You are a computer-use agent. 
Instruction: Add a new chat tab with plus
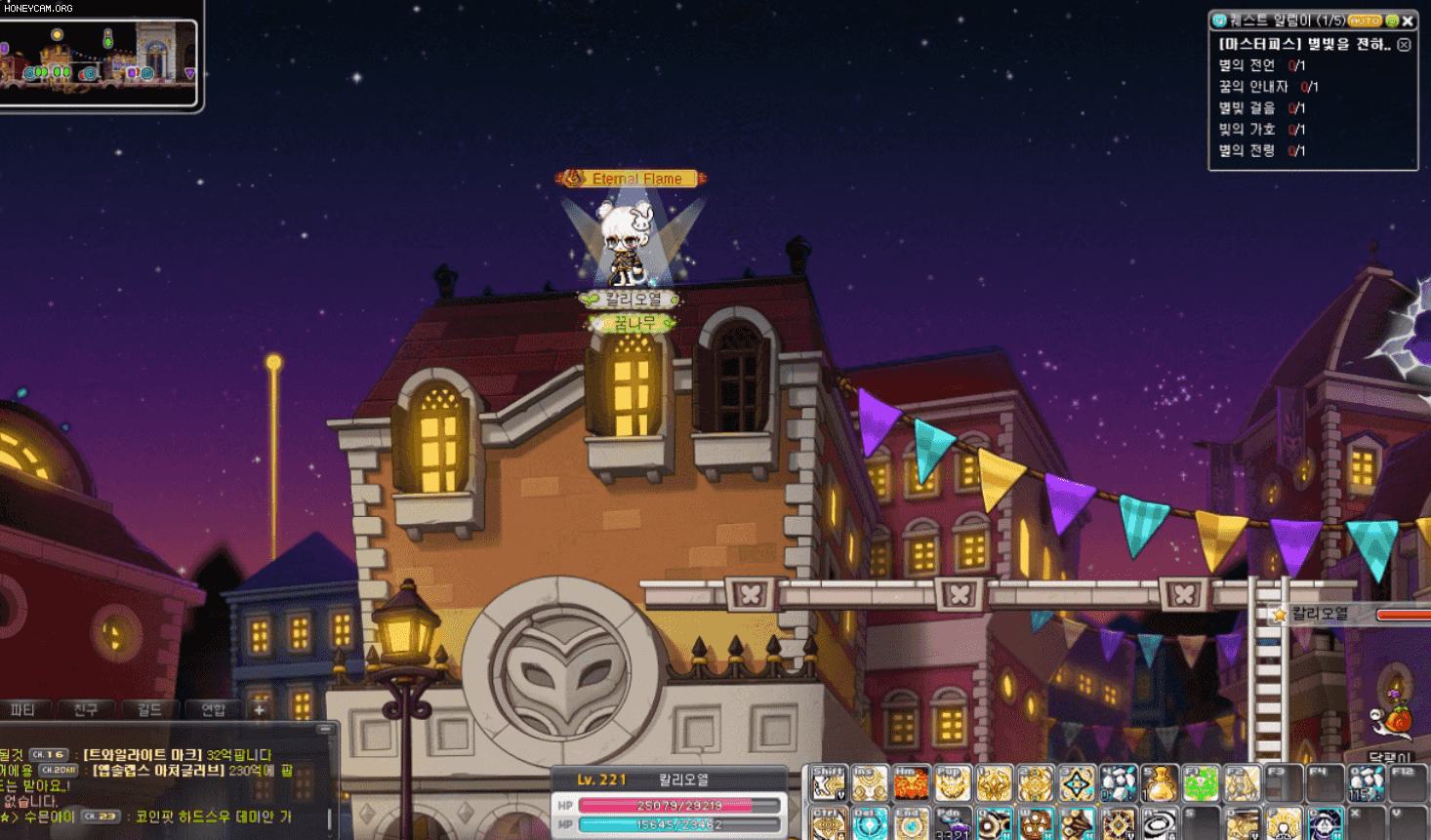[x=260, y=709]
